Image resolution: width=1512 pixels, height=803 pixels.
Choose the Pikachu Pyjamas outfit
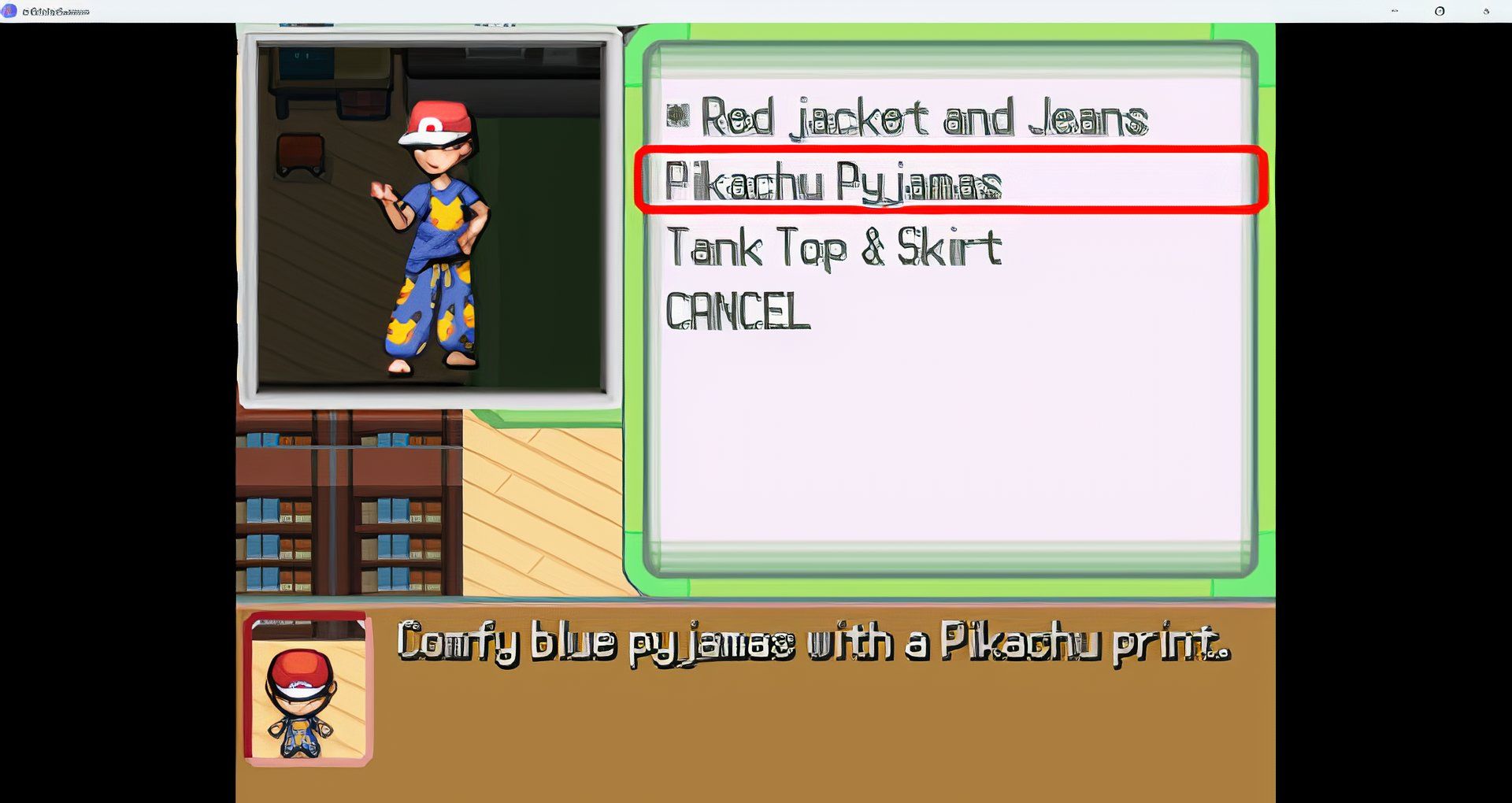click(x=832, y=181)
